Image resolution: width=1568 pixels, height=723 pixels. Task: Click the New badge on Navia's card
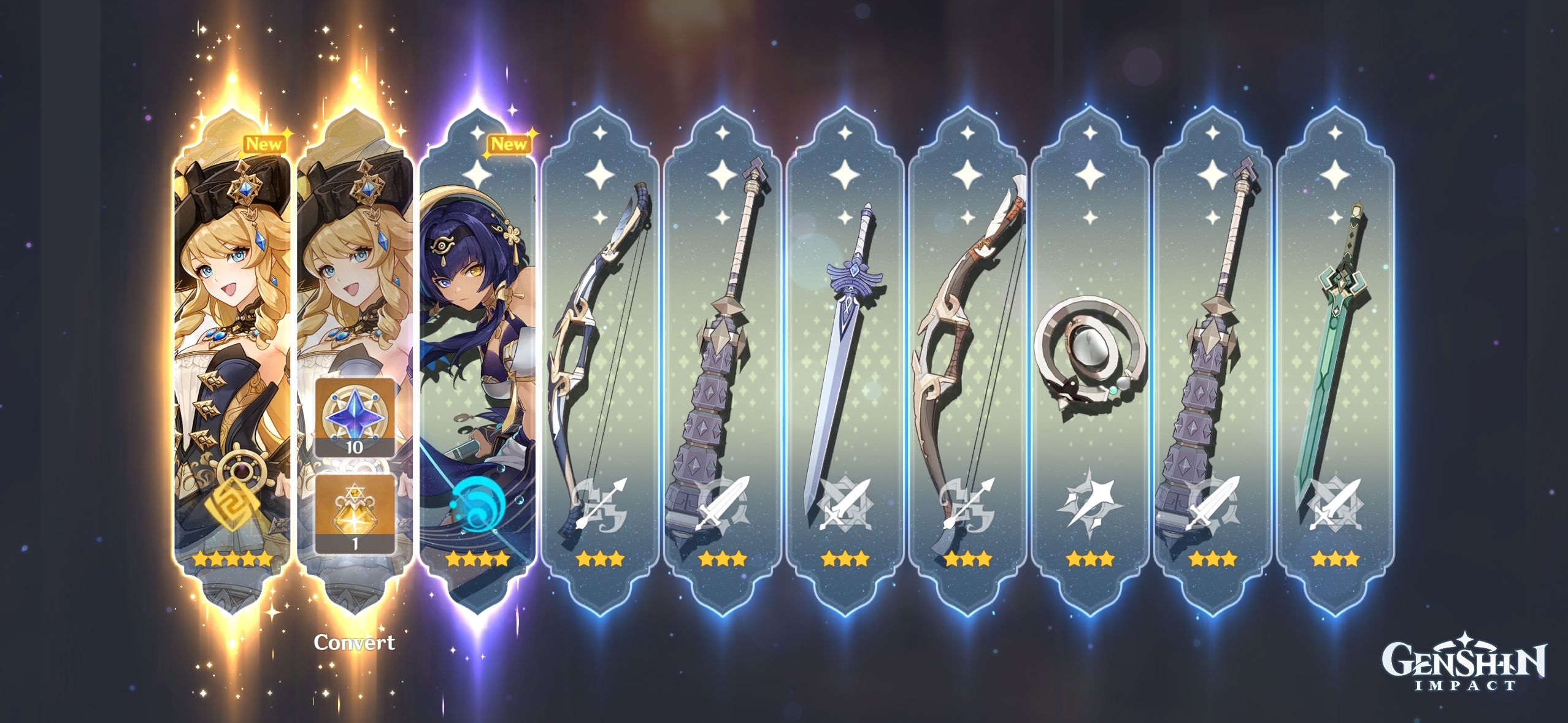coord(264,145)
